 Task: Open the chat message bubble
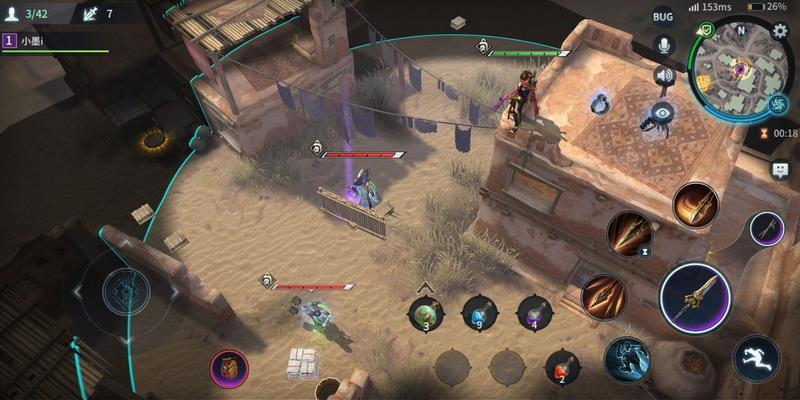[780, 170]
